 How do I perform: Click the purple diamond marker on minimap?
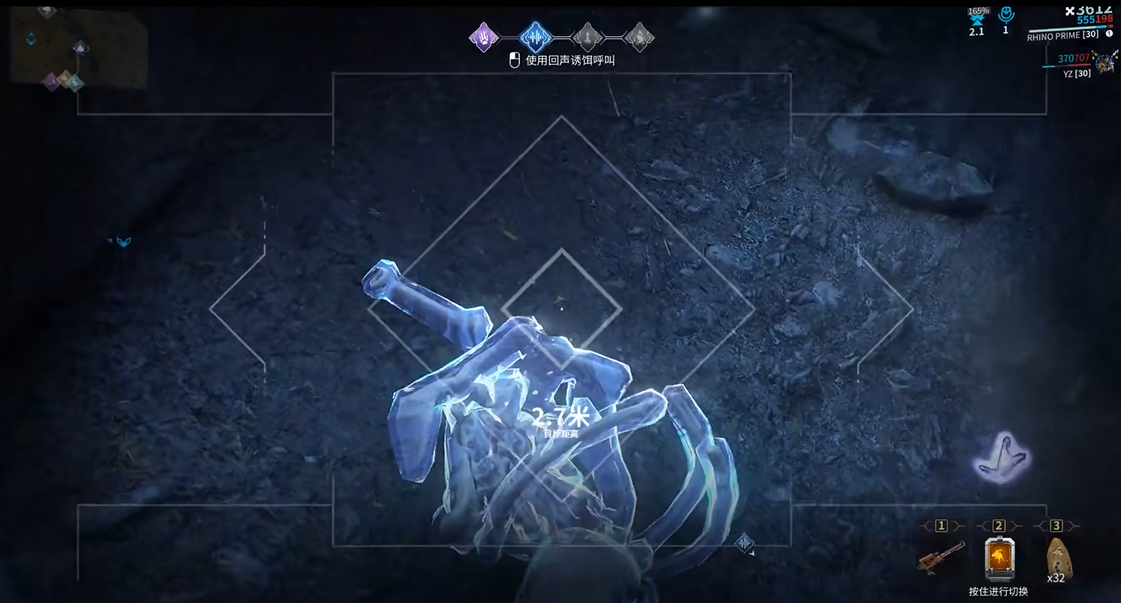pyautogui.click(x=52, y=82)
